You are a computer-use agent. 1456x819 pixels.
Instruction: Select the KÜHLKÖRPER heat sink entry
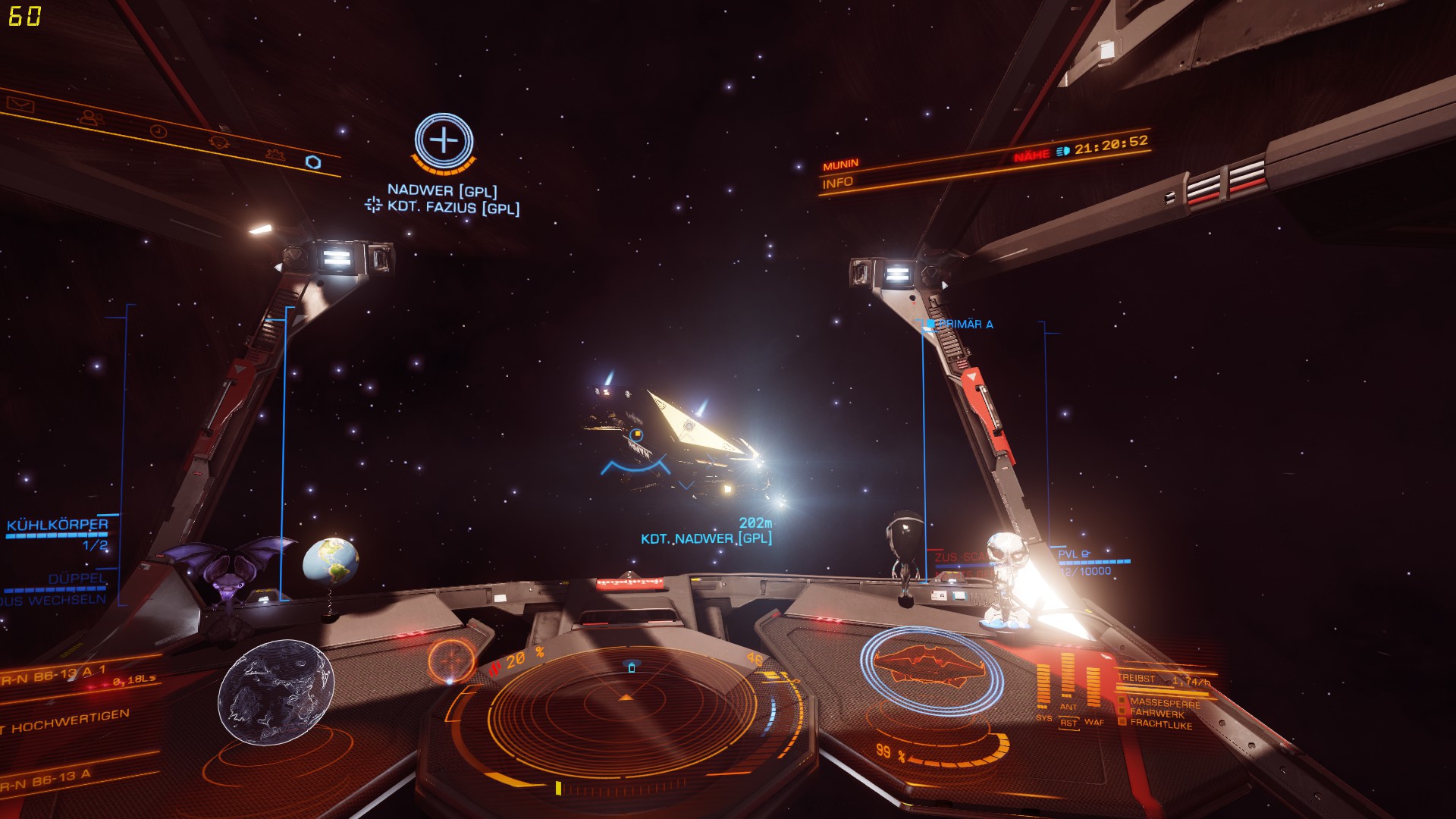(58, 525)
